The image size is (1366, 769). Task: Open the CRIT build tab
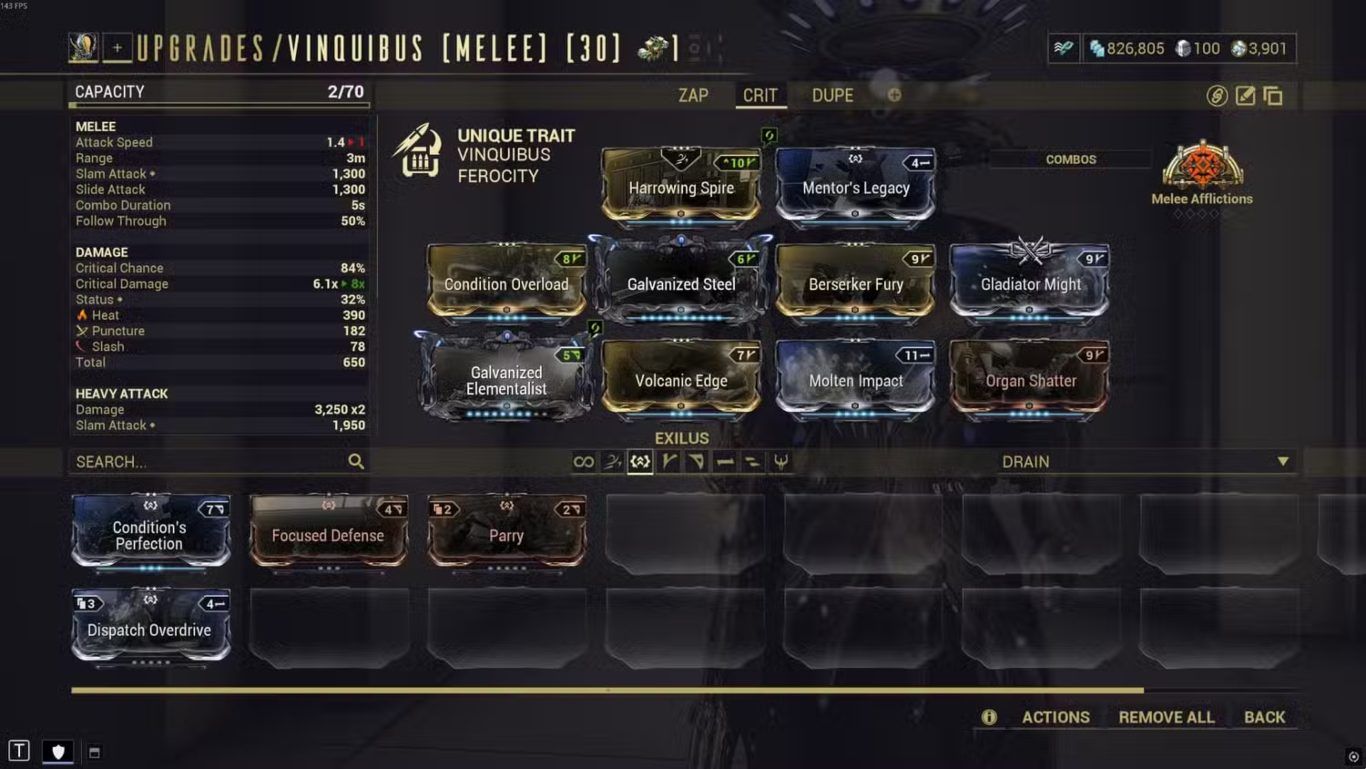tap(760, 96)
